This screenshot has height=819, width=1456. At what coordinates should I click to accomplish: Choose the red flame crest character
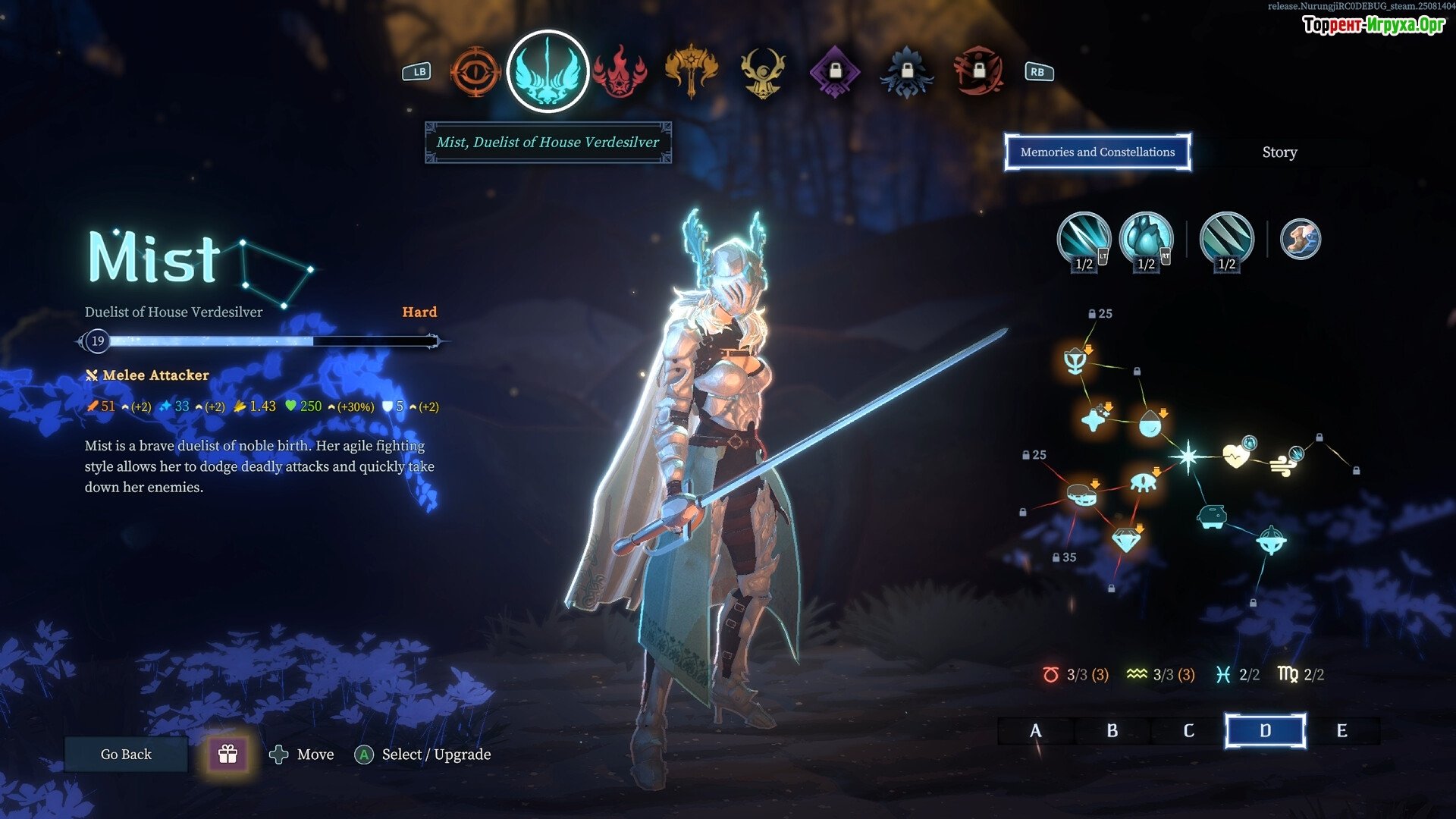tap(620, 72)
